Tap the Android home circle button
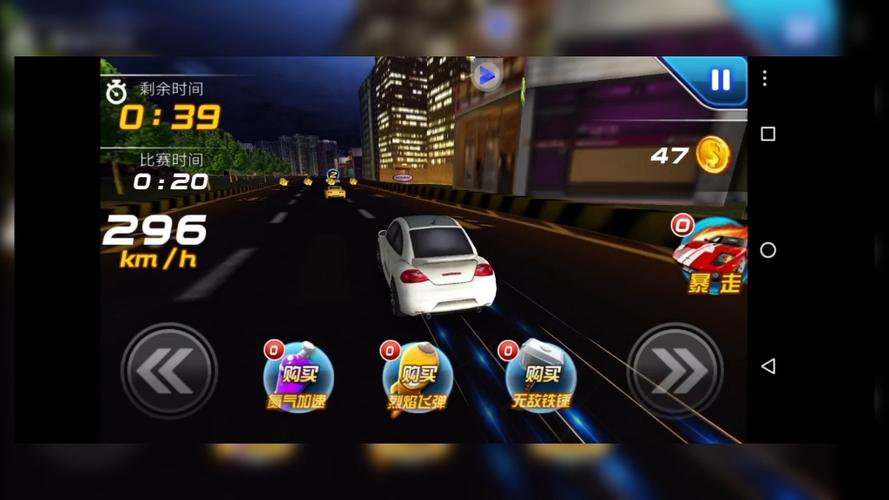The width and height of the screenshot is (889, 500). [x=767, y=250]
